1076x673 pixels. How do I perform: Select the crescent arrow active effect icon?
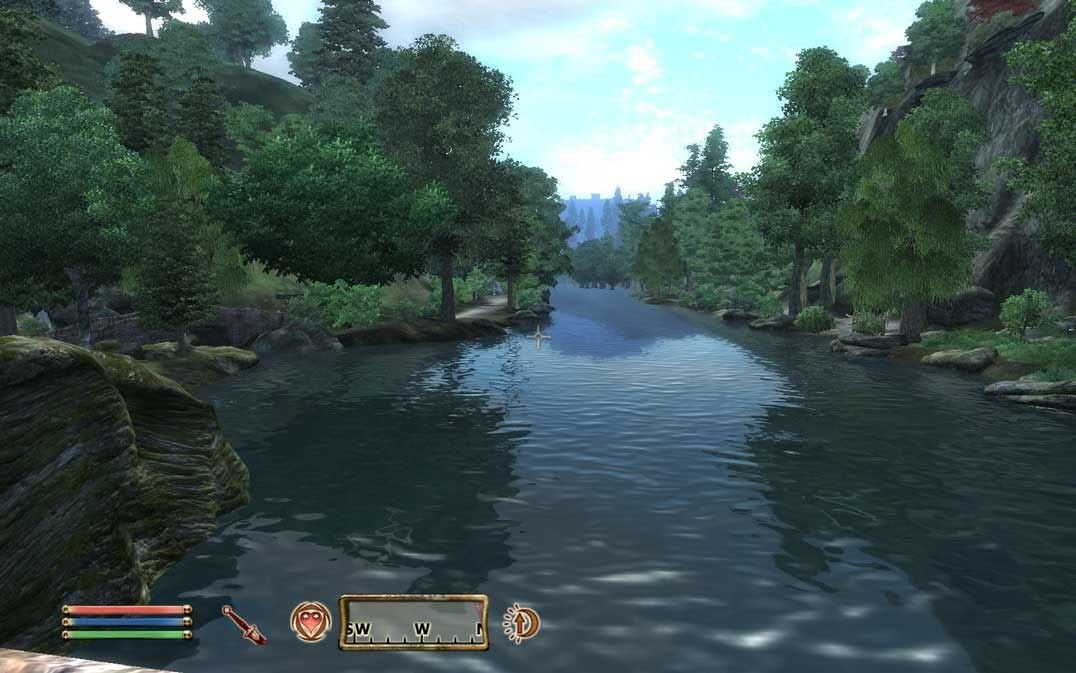coord(521,623)
